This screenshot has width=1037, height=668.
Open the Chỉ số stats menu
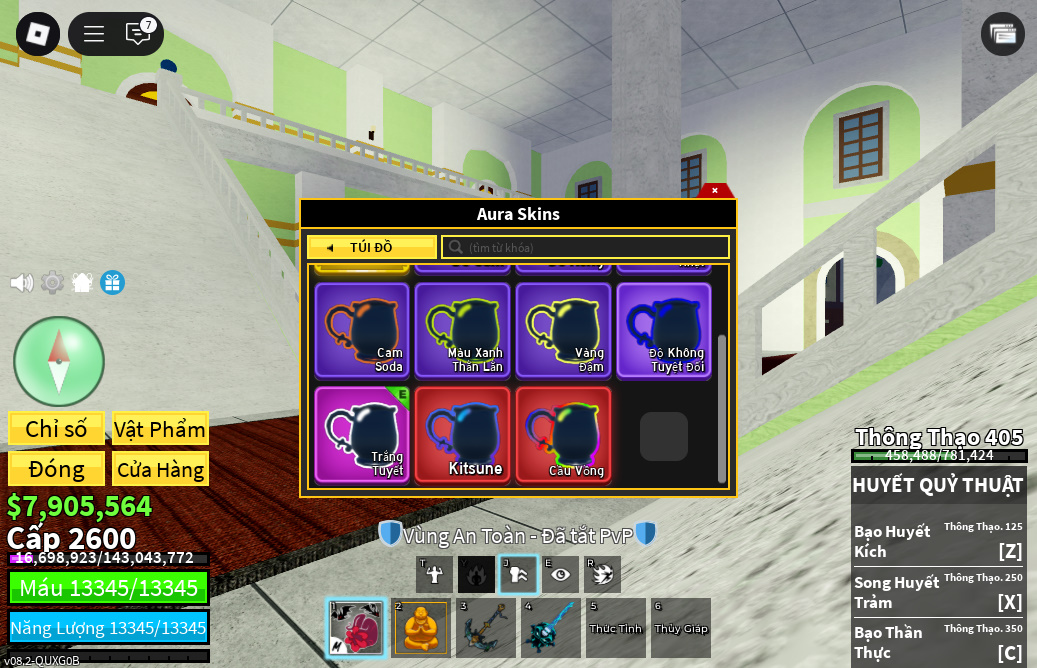[56, 429]
